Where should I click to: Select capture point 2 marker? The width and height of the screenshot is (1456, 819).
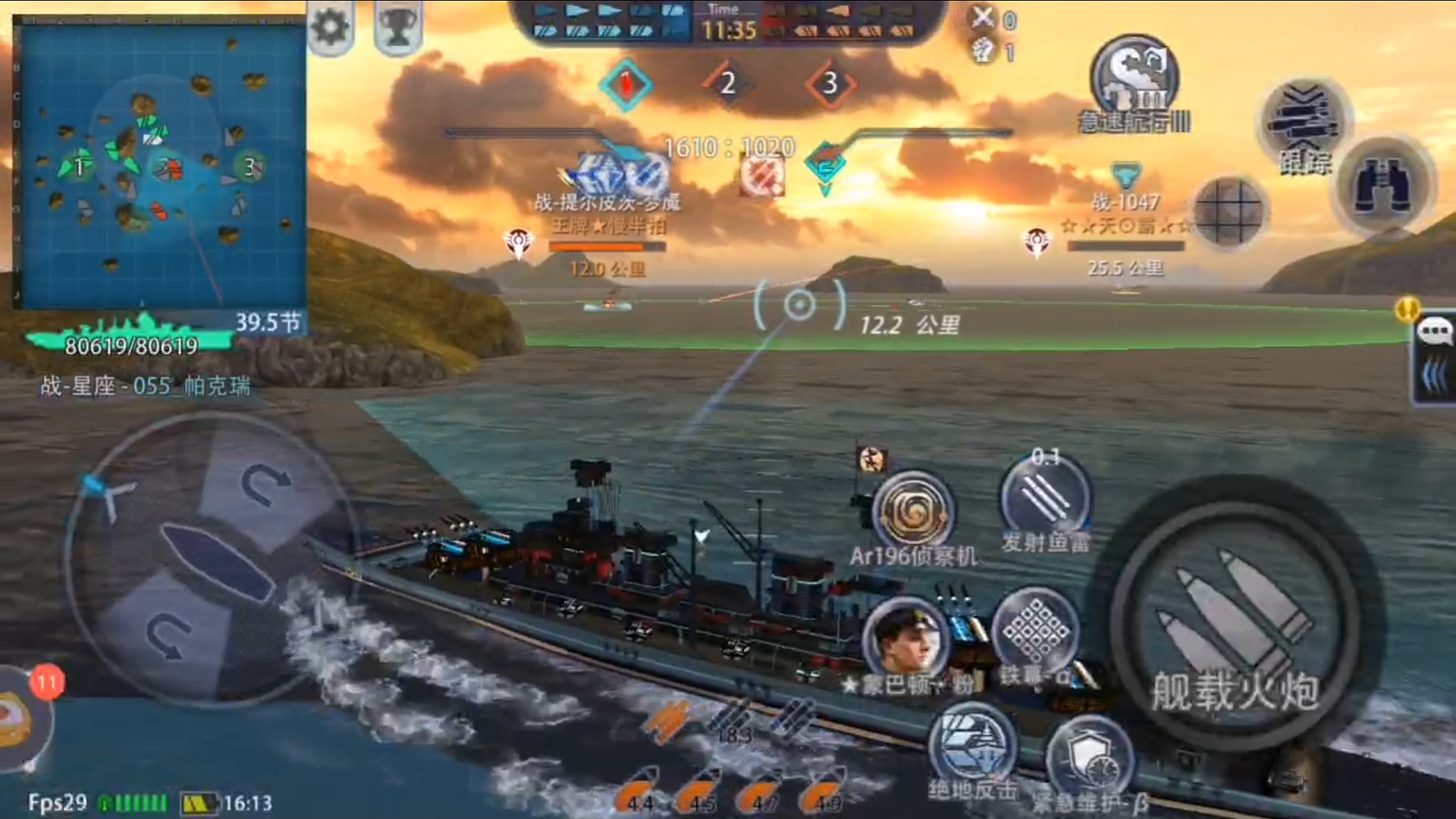(x=727, y=83)
